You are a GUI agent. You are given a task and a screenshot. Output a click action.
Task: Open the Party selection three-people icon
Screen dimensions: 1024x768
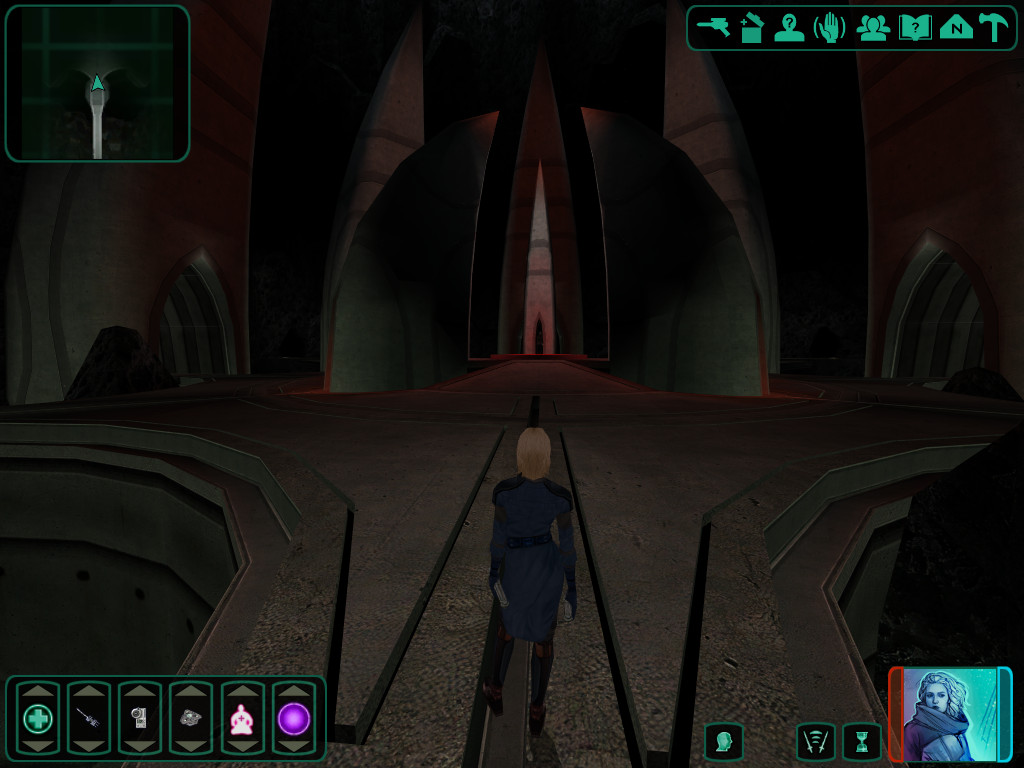(873, 27)
